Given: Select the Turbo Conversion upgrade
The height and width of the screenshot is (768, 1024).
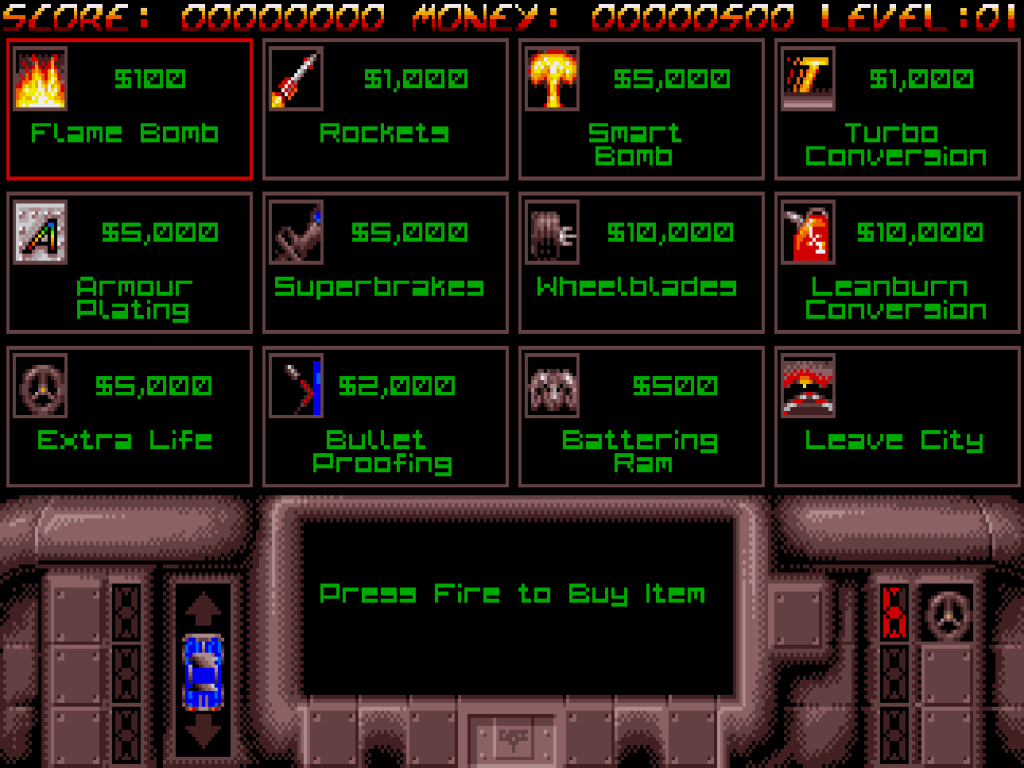Looking at the screenshot, I should point(897,109).
